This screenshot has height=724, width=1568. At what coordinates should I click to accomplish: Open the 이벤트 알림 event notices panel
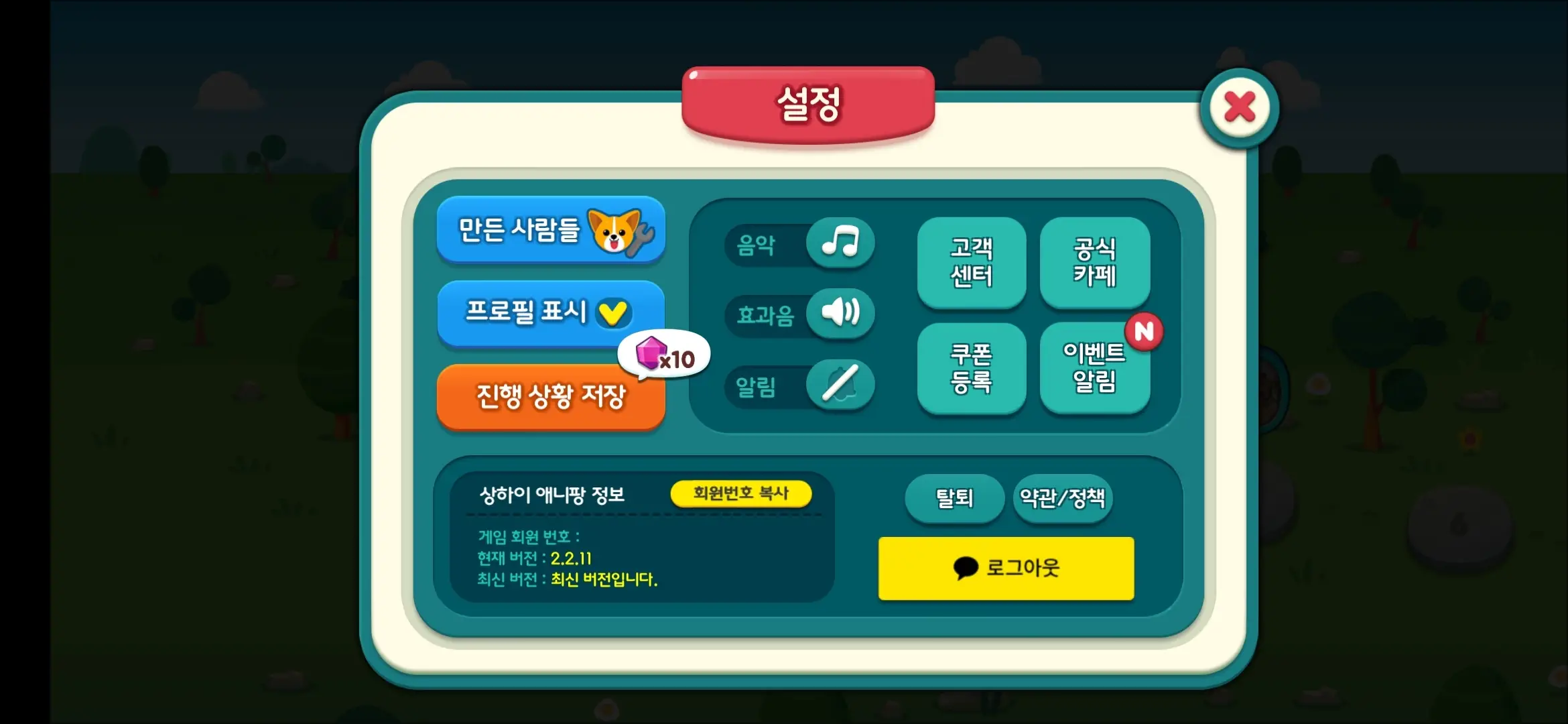tap(1095, 367)
